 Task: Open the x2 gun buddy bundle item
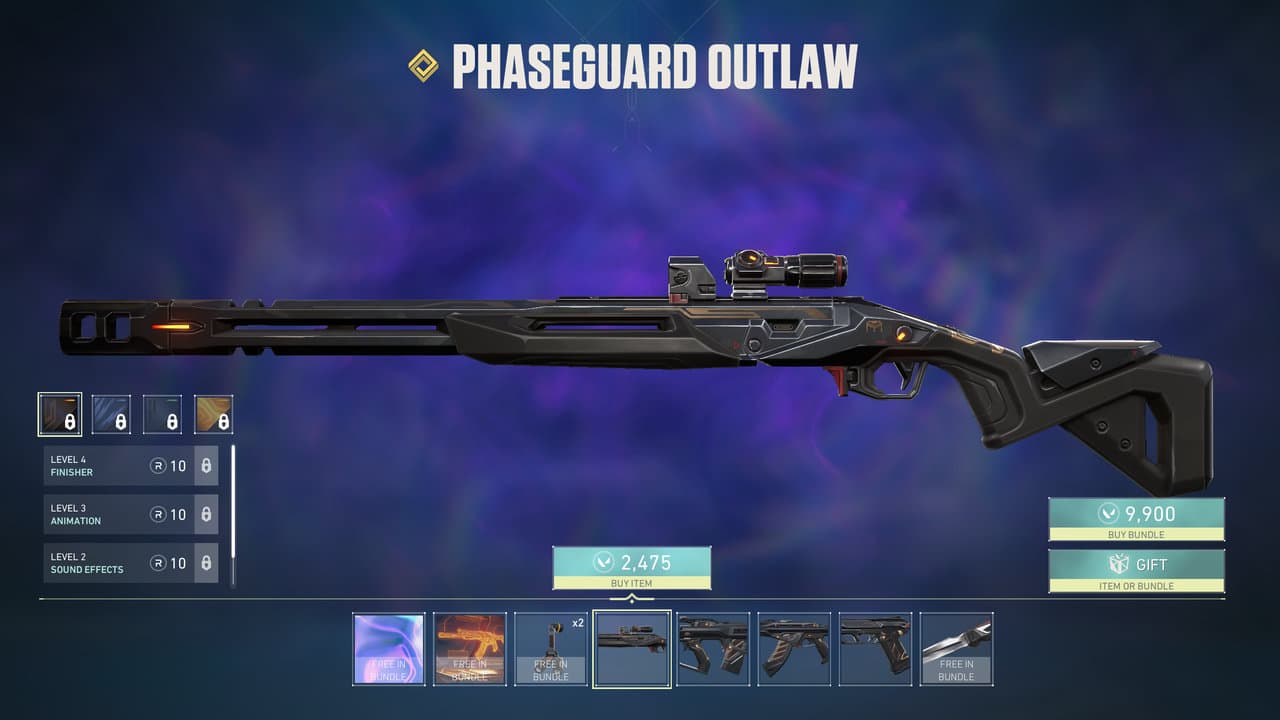pos(551,648)
